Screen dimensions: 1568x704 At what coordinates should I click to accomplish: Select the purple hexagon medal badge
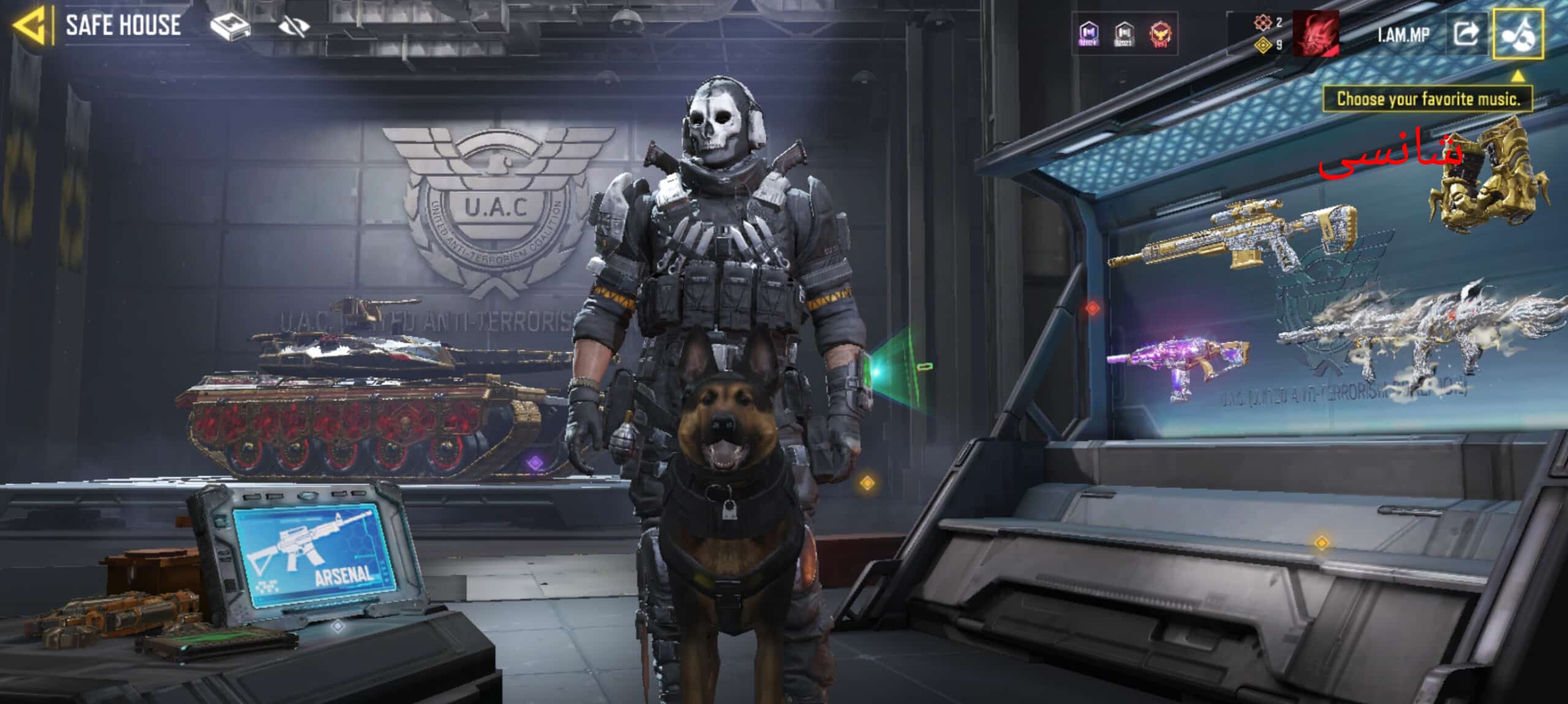[1088, 33]
